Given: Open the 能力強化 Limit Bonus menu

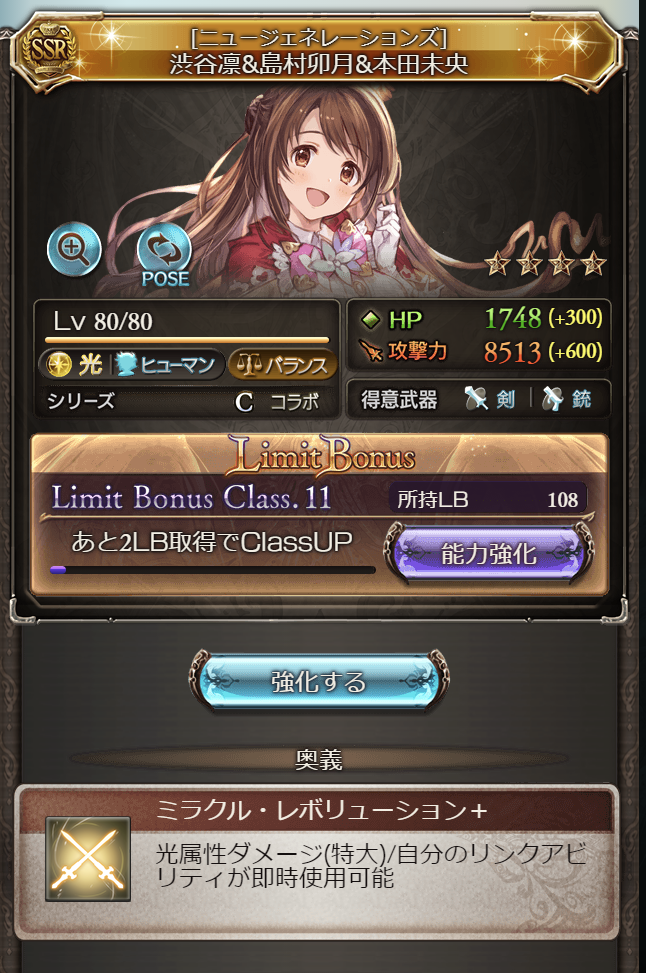Looking at the screenshot, I should (489, 553).
